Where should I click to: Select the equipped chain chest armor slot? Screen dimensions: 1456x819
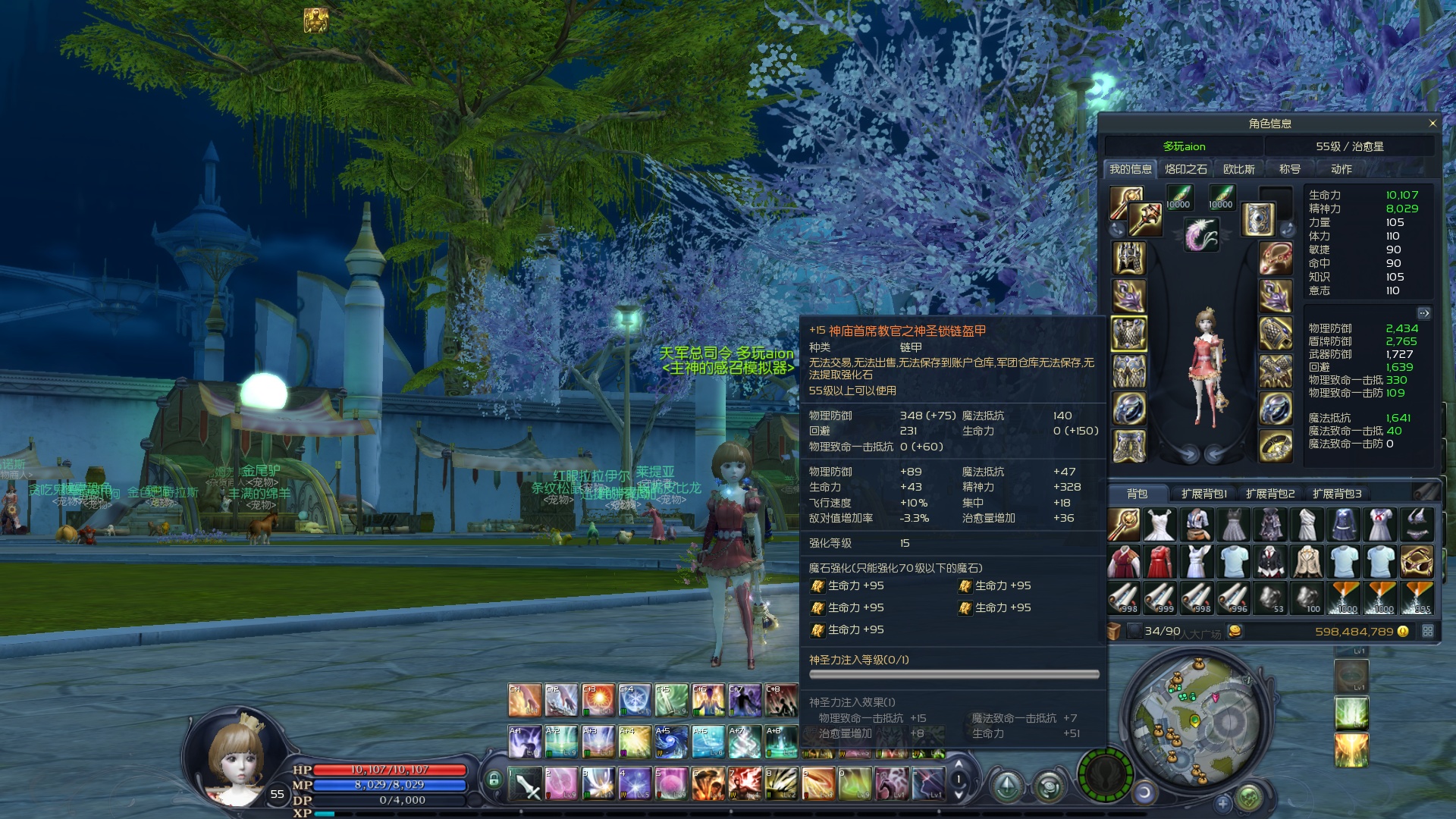point(1128,334)
